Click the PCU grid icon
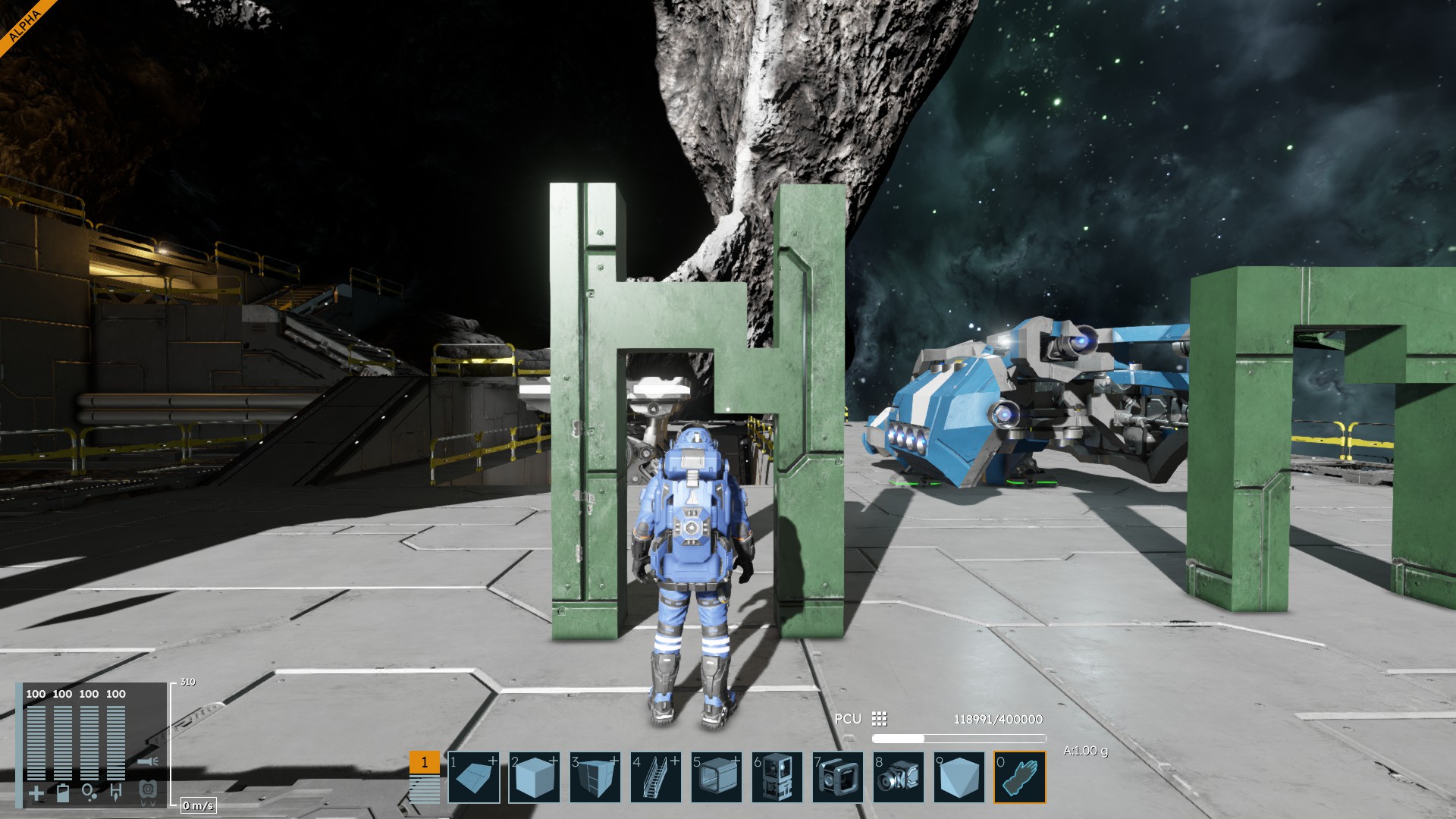 (880, 718)
